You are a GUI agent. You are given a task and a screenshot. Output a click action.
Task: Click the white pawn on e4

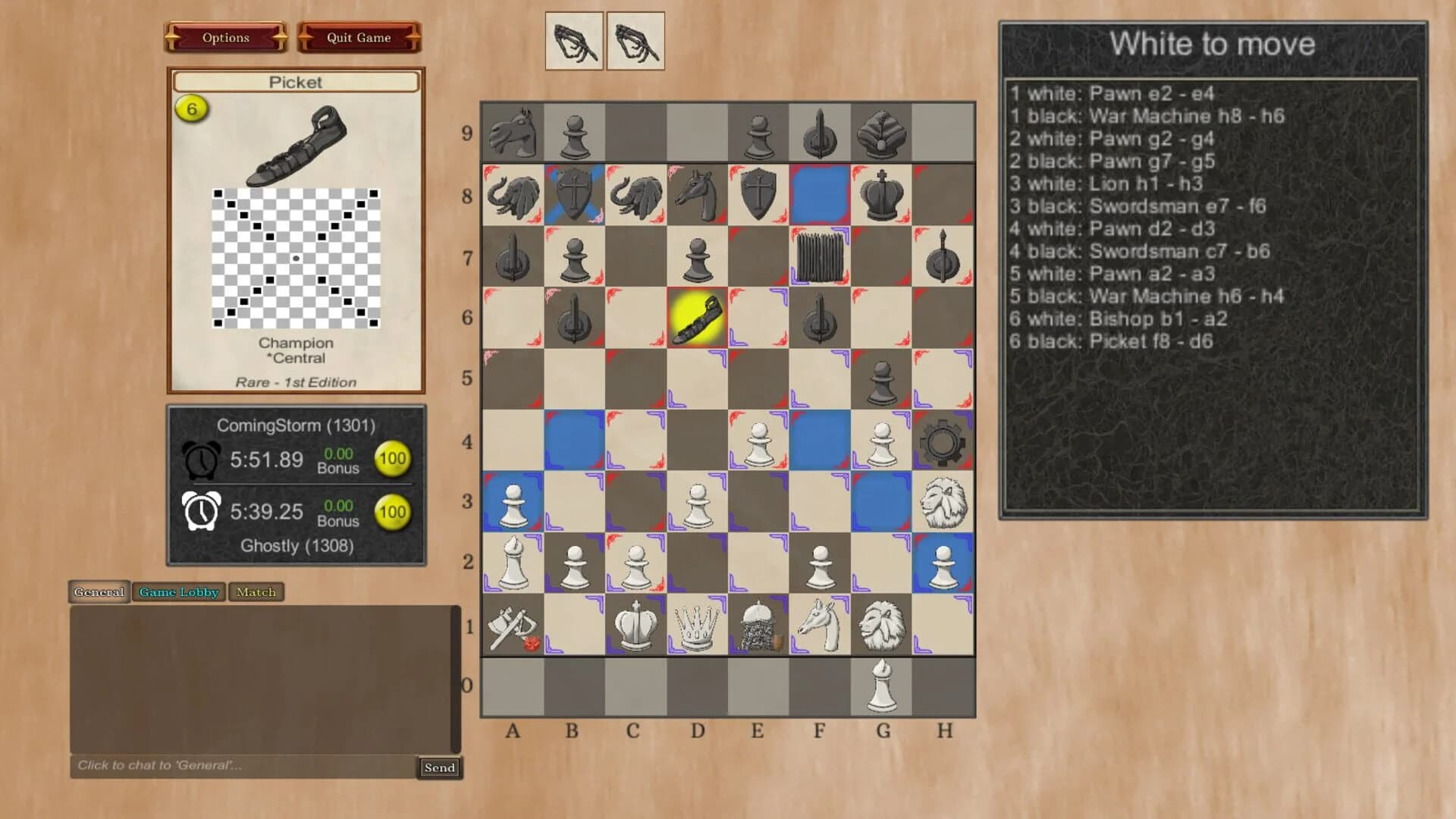[x=758, y=440]
